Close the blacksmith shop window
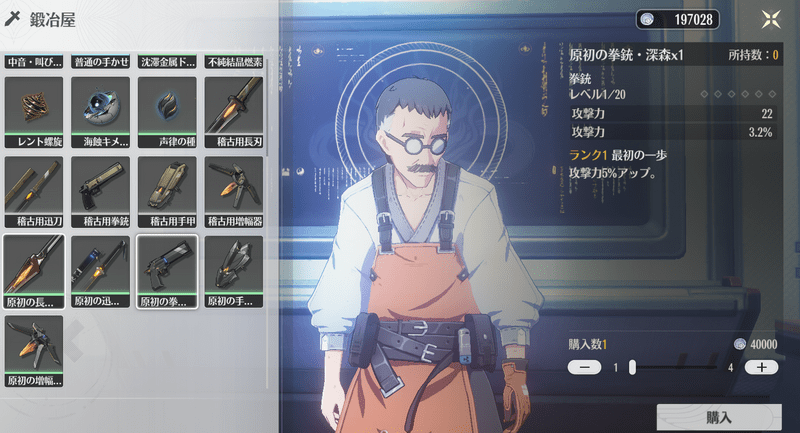Screen dimensions: 800x433 770,19
